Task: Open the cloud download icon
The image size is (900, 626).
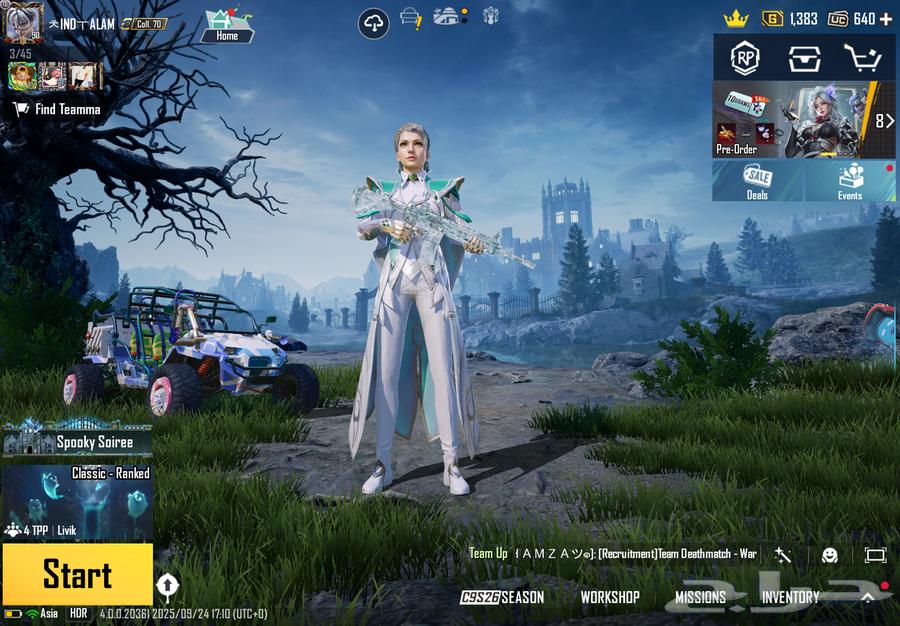Action: tap(374, 23)
